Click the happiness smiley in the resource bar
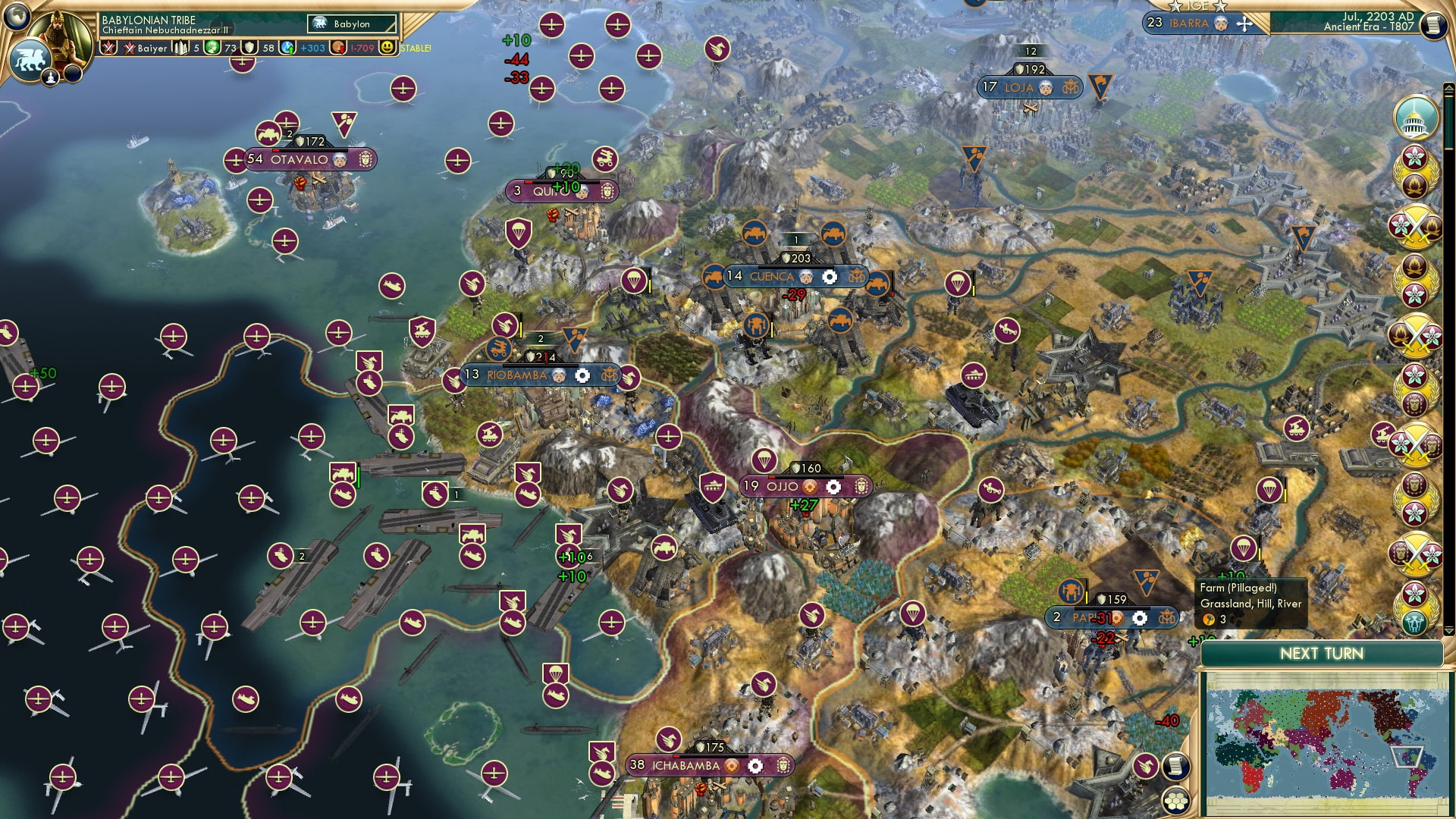 pos(388,49)
